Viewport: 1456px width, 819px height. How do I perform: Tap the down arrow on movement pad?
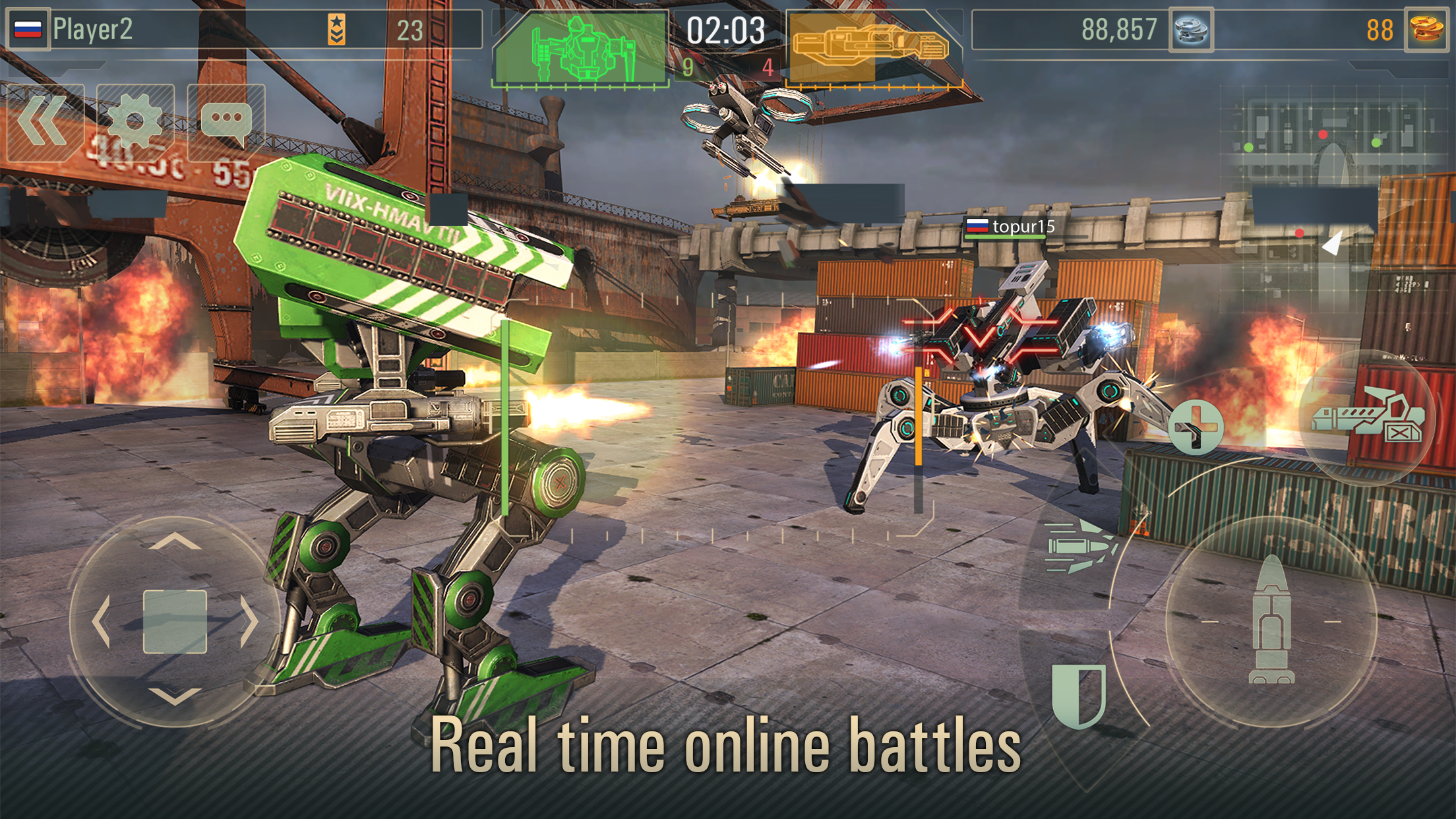click(175, 696)
